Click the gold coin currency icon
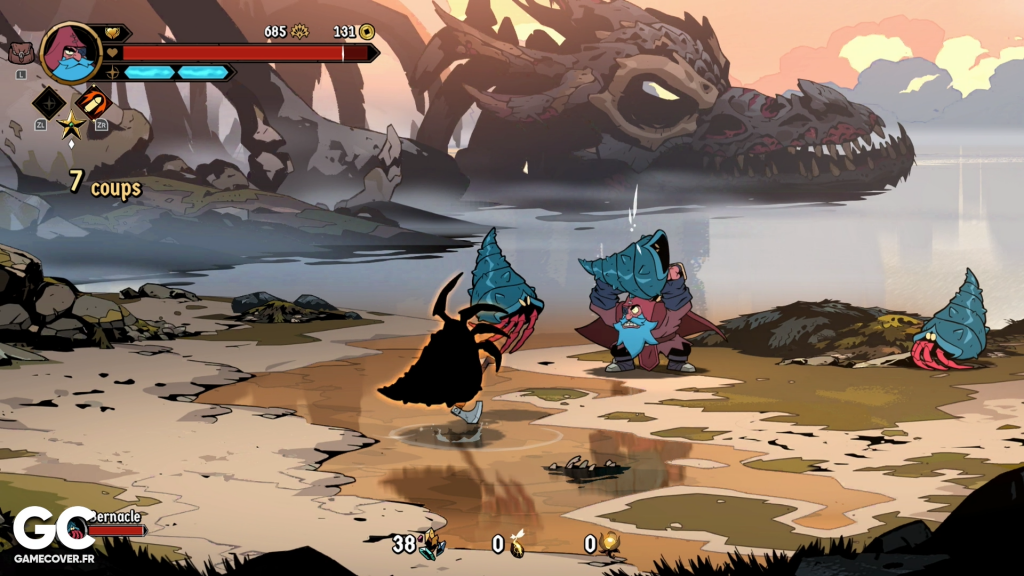This screenshot has width=1024, height=576. click(367, 32)
